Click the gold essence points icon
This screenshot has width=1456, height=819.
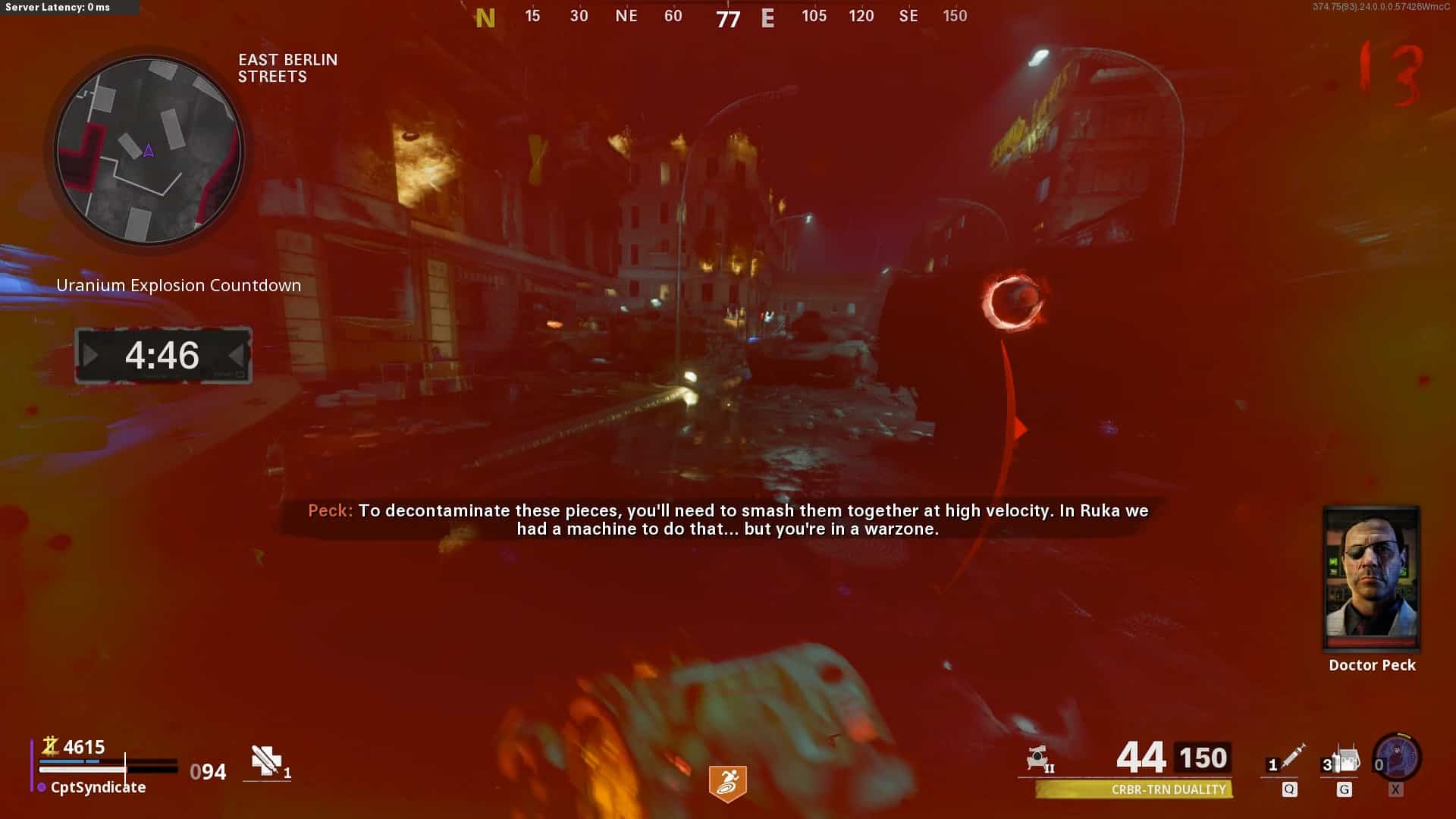(50, 746)
